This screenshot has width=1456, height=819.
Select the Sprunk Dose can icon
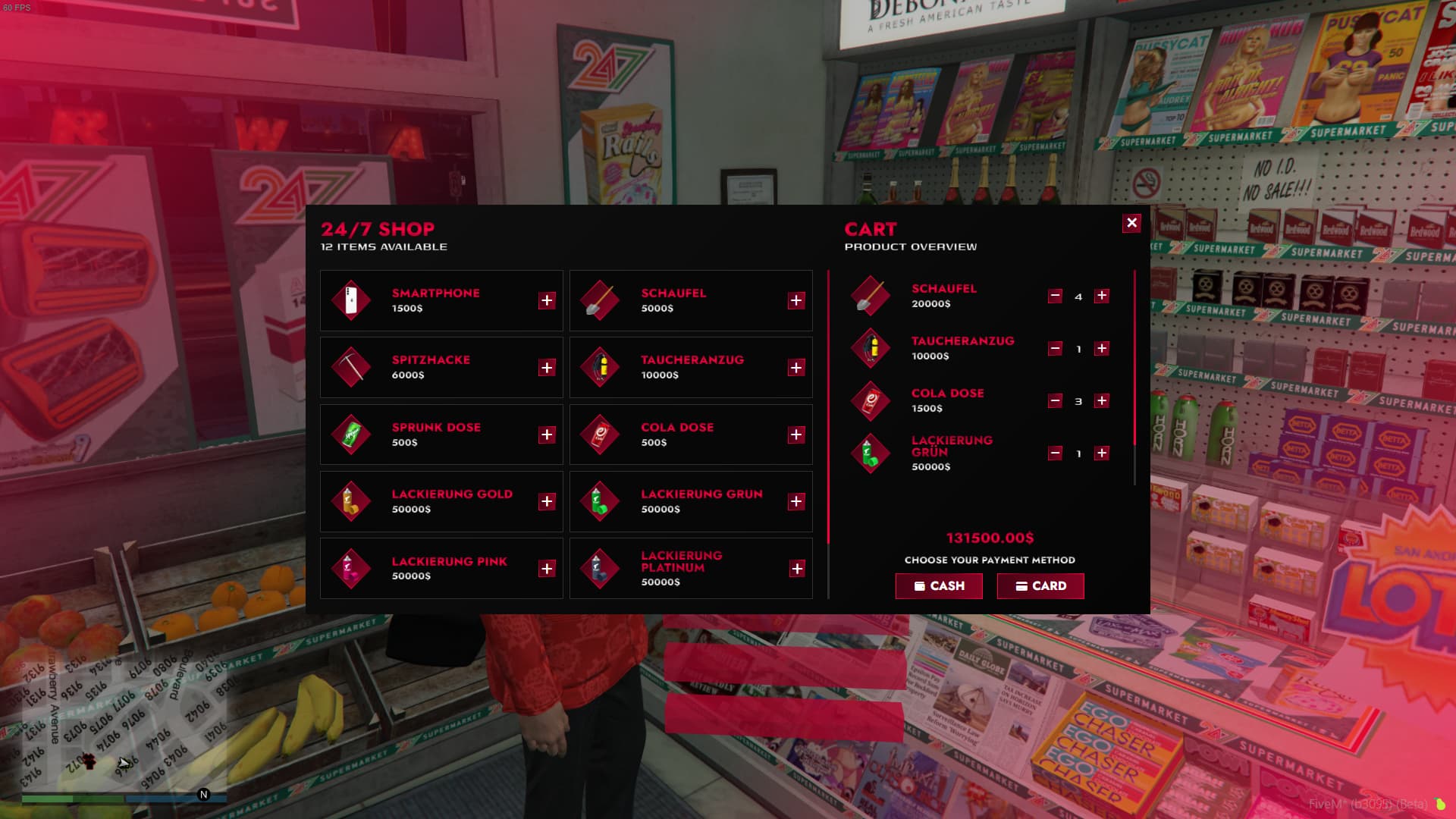(351, 434)
